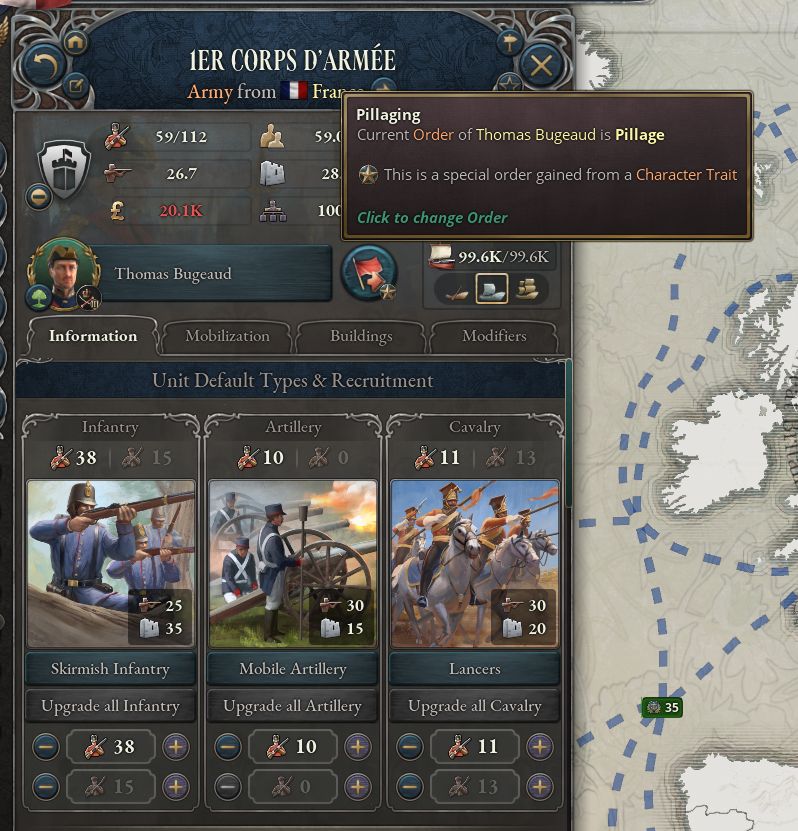
Task: Choose the Skirmish Infantry unit type button
Action: coord(110,669)
